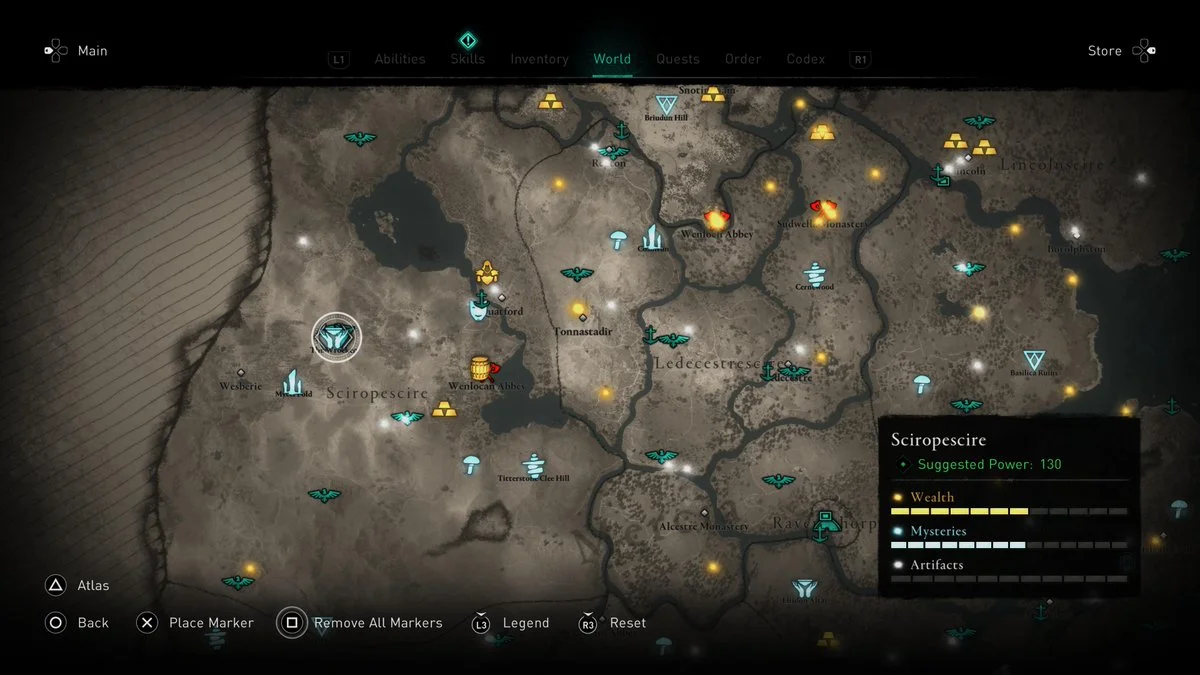Click the supply barrel at Wenlocan Abbey
Viewport: 1200px width, 675px height.
(x=481, y=369)
